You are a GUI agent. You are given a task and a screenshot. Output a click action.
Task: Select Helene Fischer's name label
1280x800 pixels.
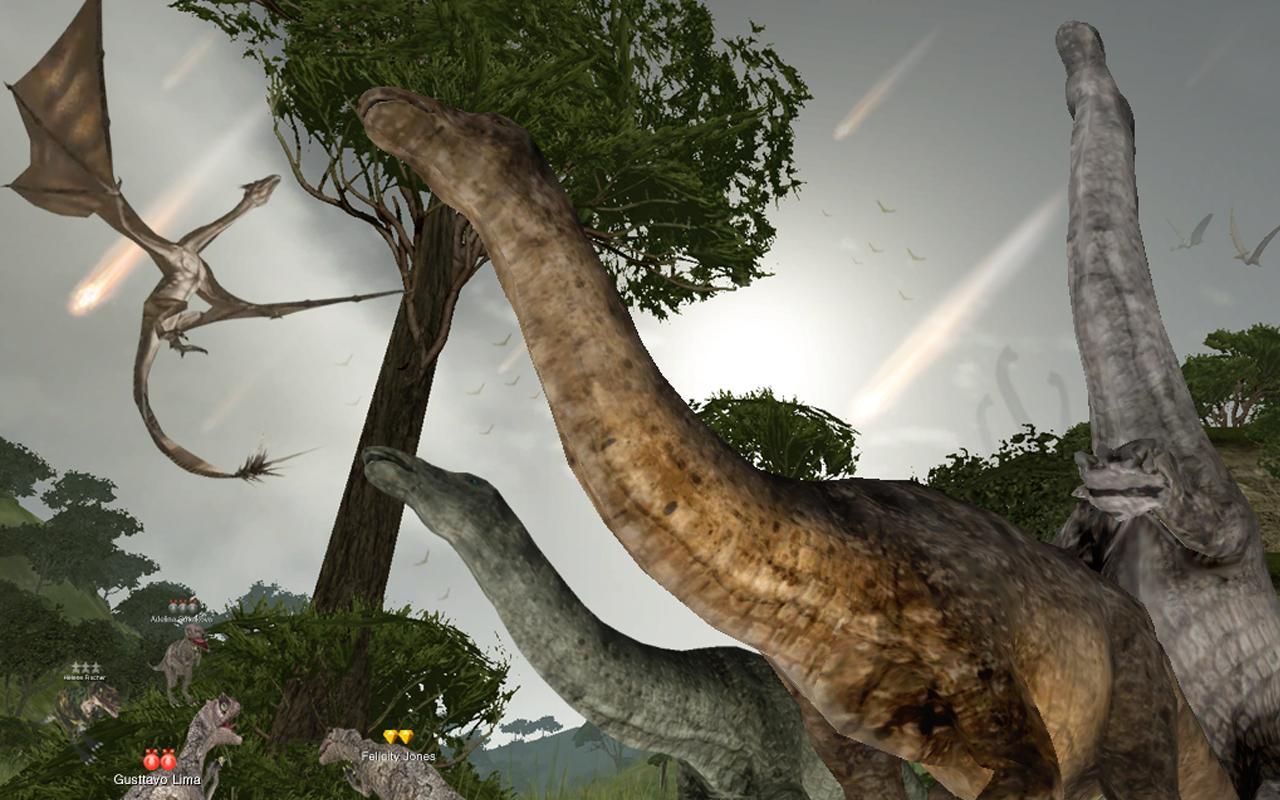86,678
